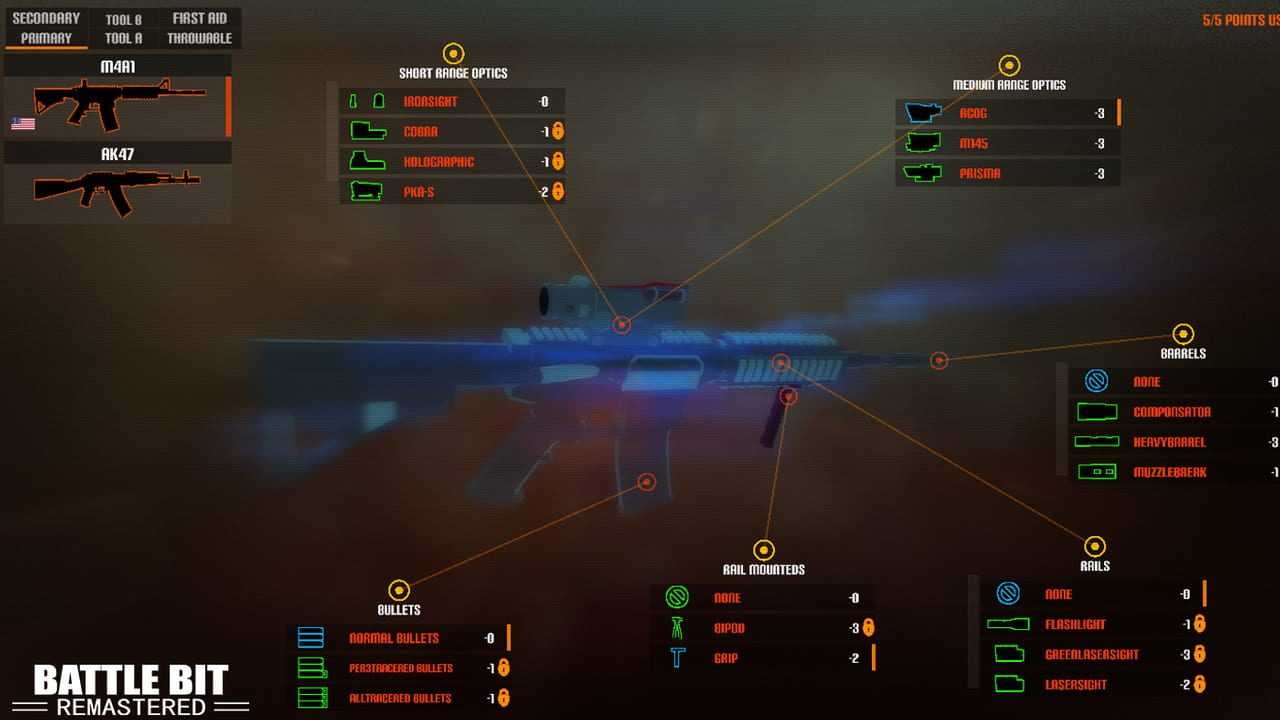Choose Alltracered Bullets
This screenshot has width=1280, height=720.
(397, 698)
